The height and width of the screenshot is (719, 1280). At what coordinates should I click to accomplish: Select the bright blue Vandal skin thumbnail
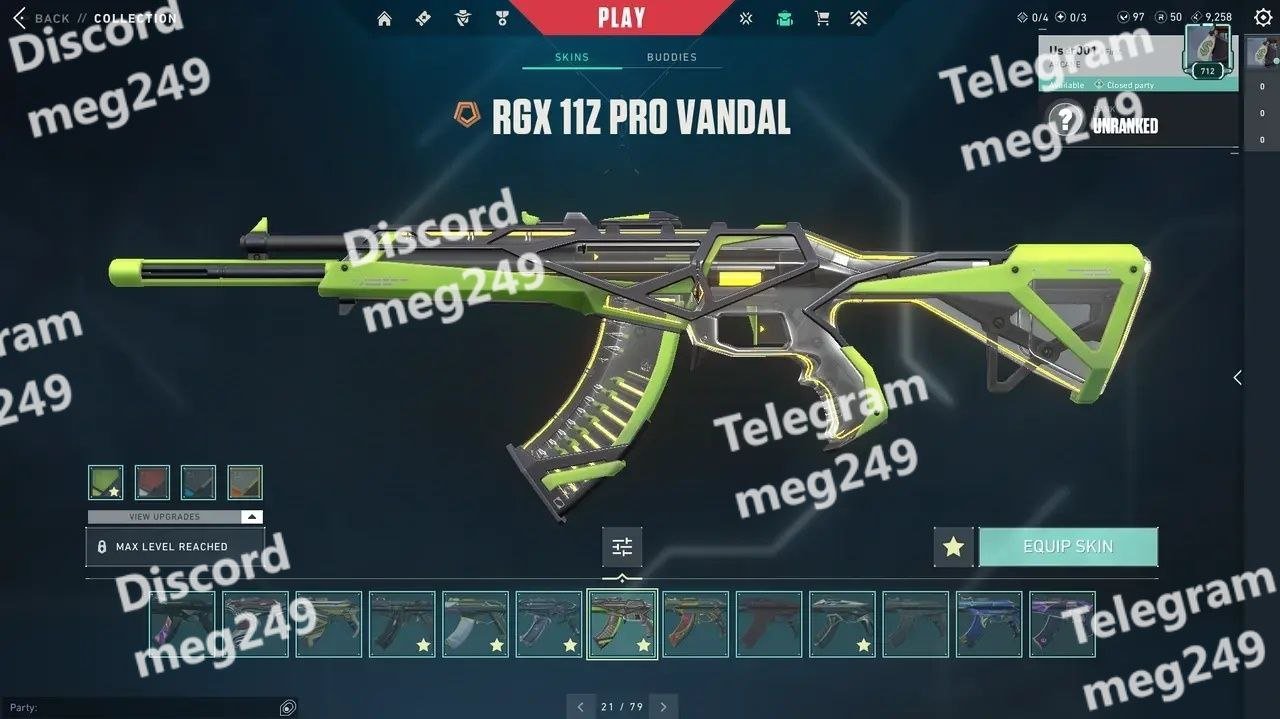click(989, 624)
